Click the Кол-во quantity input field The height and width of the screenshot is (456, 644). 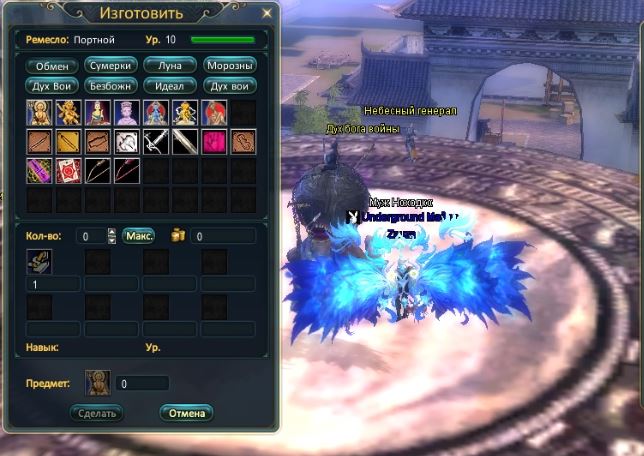coord(91,237)
